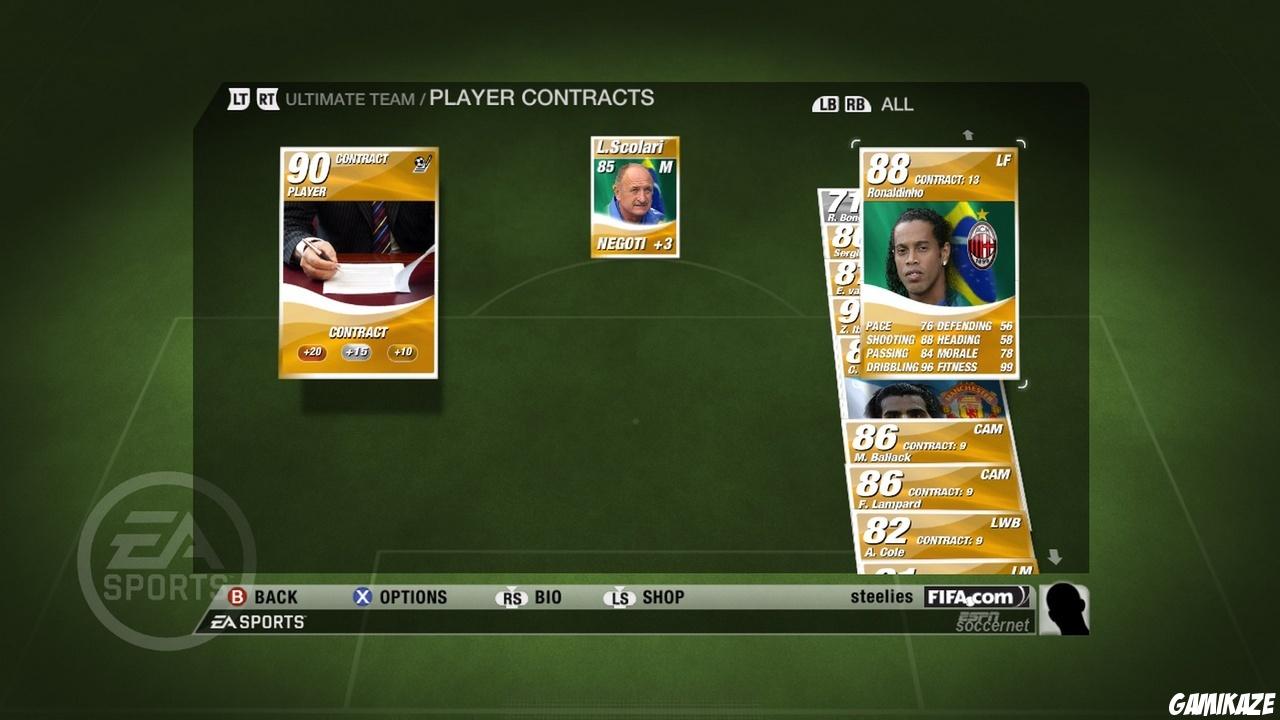The width and height of the screenshot is (1280, 720).
Task: Click the LT trigger icon
Action: click(238, 99)
